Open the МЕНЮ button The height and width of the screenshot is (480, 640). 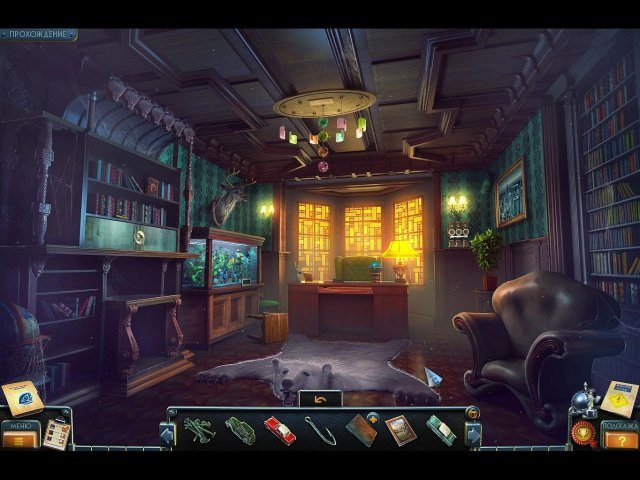[x=18, y=437]
